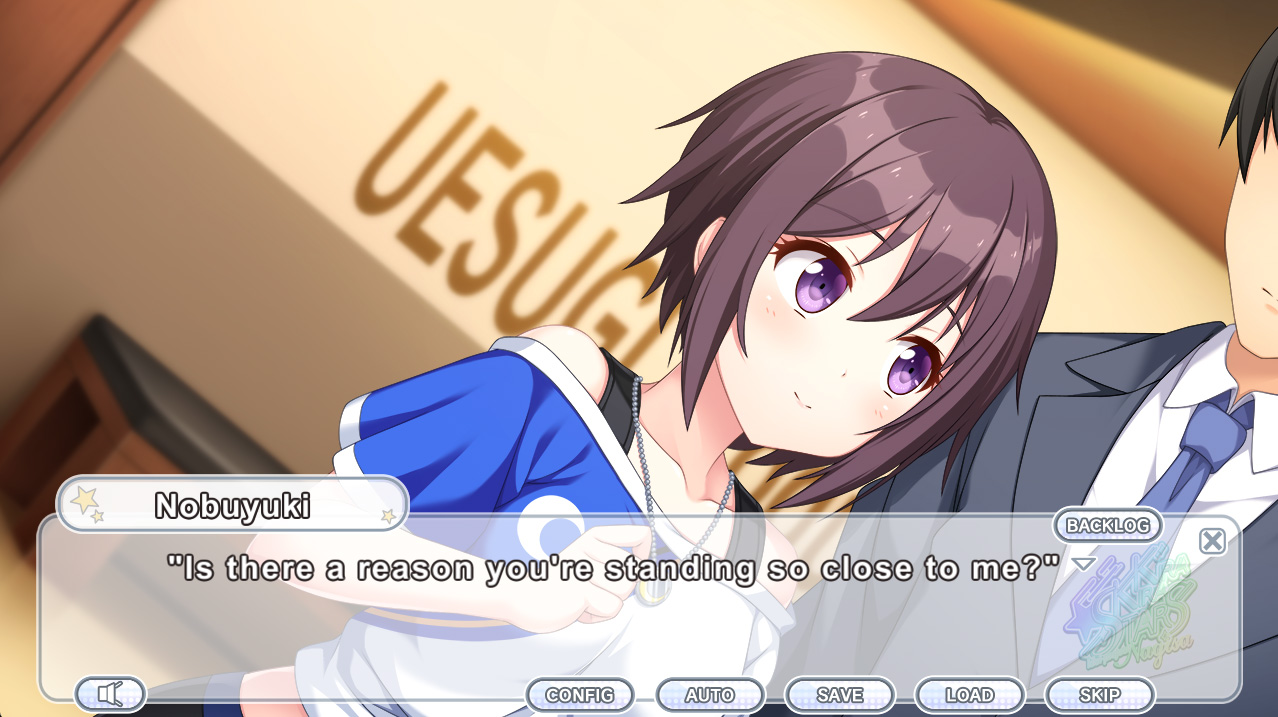Close the dialogue text box
Screen dimensions: 1278x717
[1212, 541]
